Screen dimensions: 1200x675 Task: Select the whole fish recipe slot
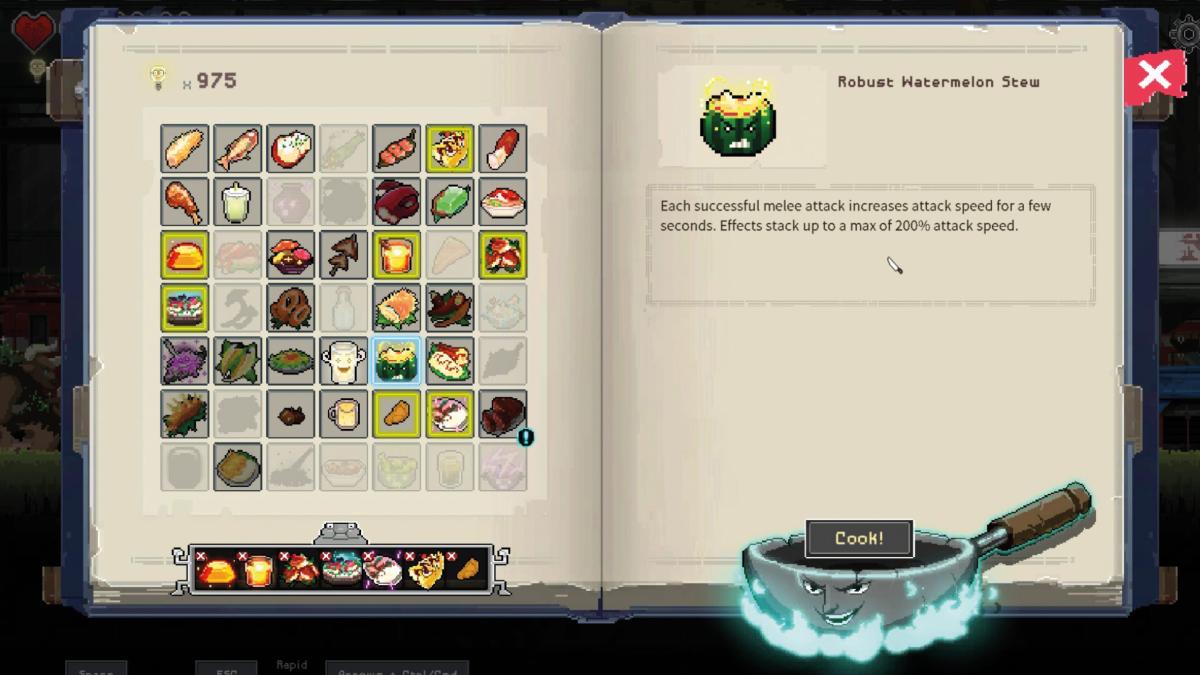click(237, 149)
